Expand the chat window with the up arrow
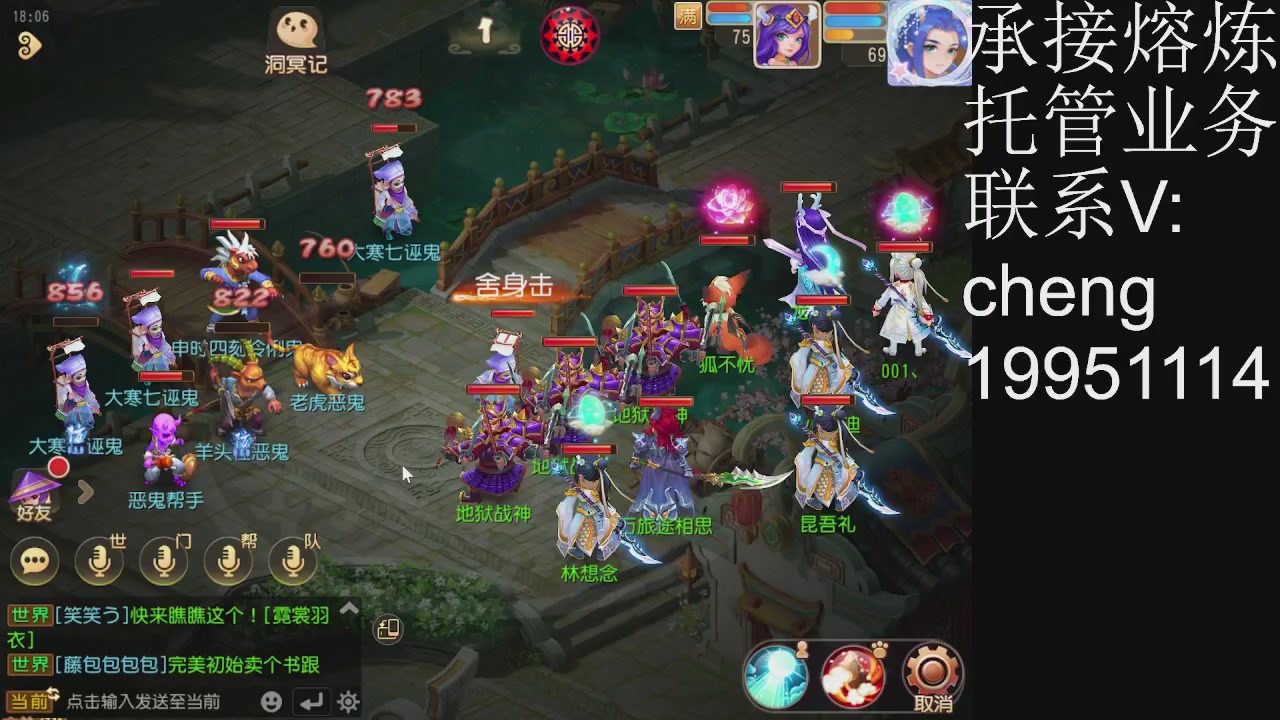 pyautogui.click(x=350, y=606)
